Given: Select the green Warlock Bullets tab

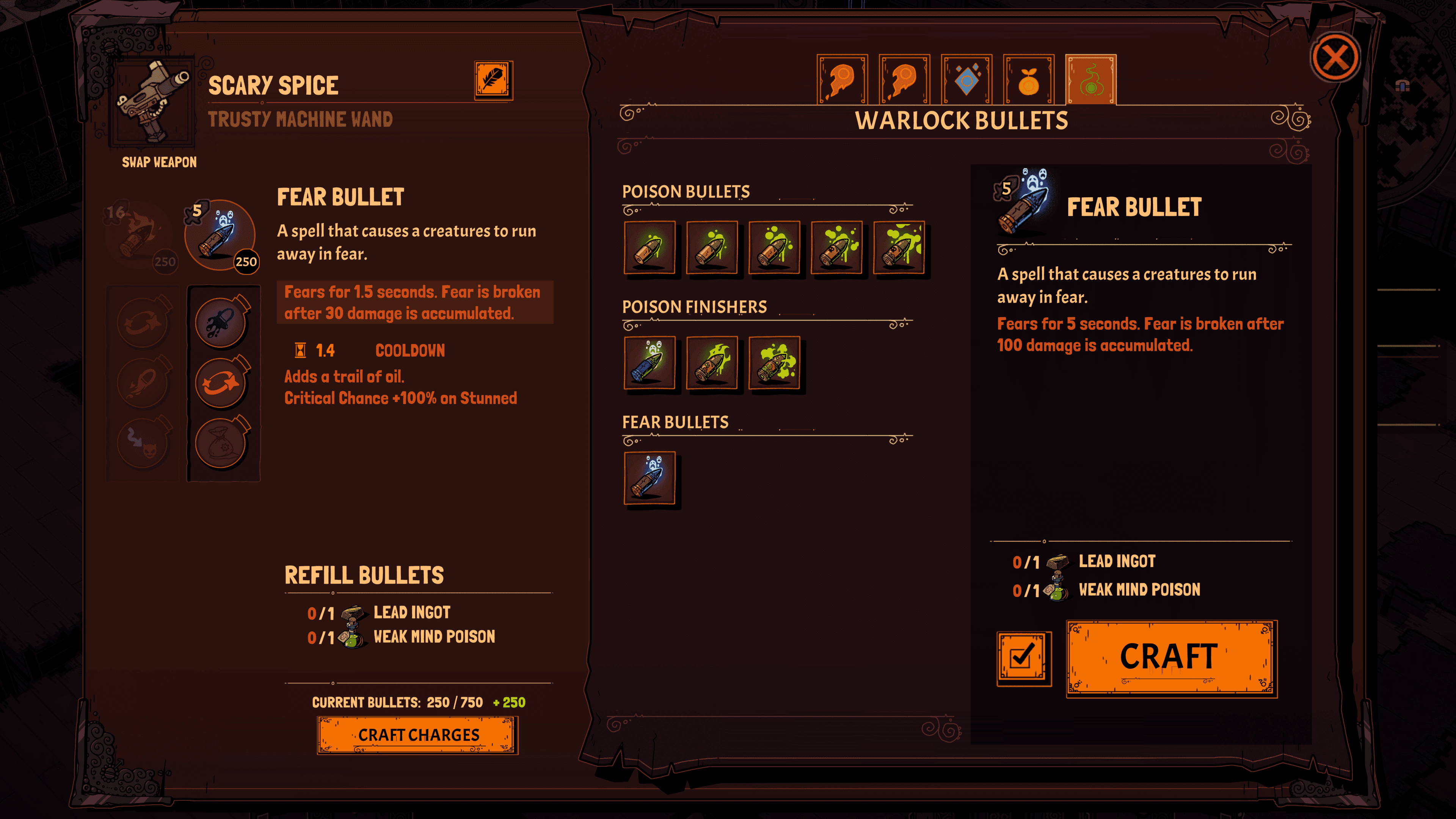Looking at the screenshot, I should coord(1090,78).
